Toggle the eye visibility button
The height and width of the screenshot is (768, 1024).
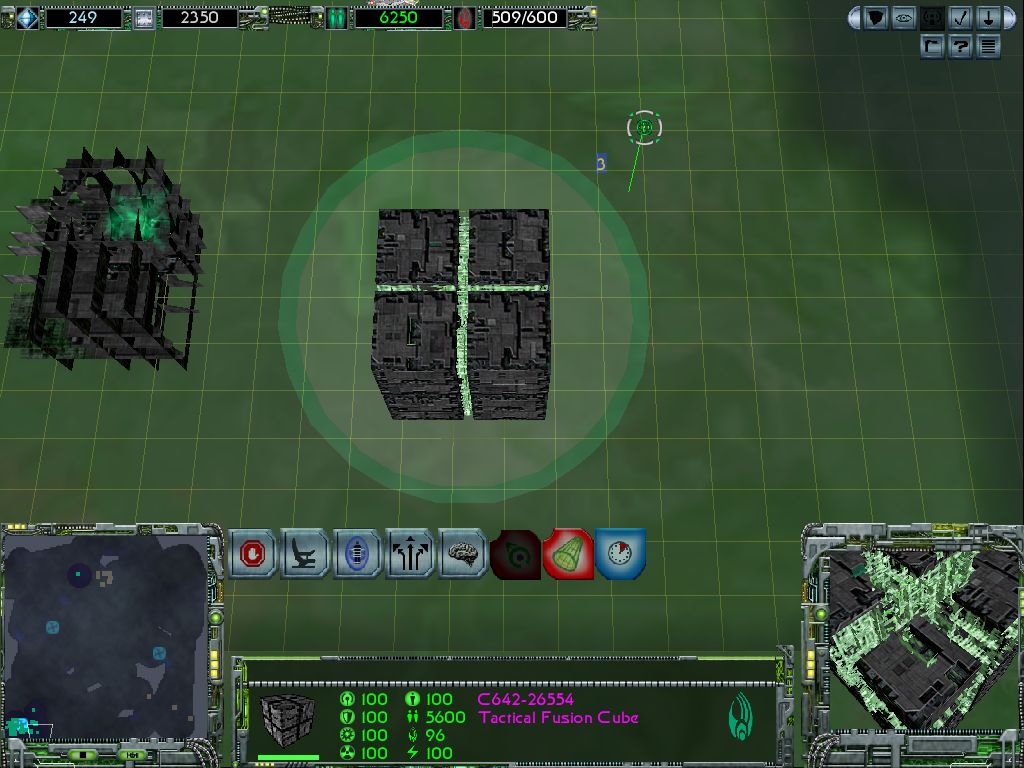[x=904, y=18]
